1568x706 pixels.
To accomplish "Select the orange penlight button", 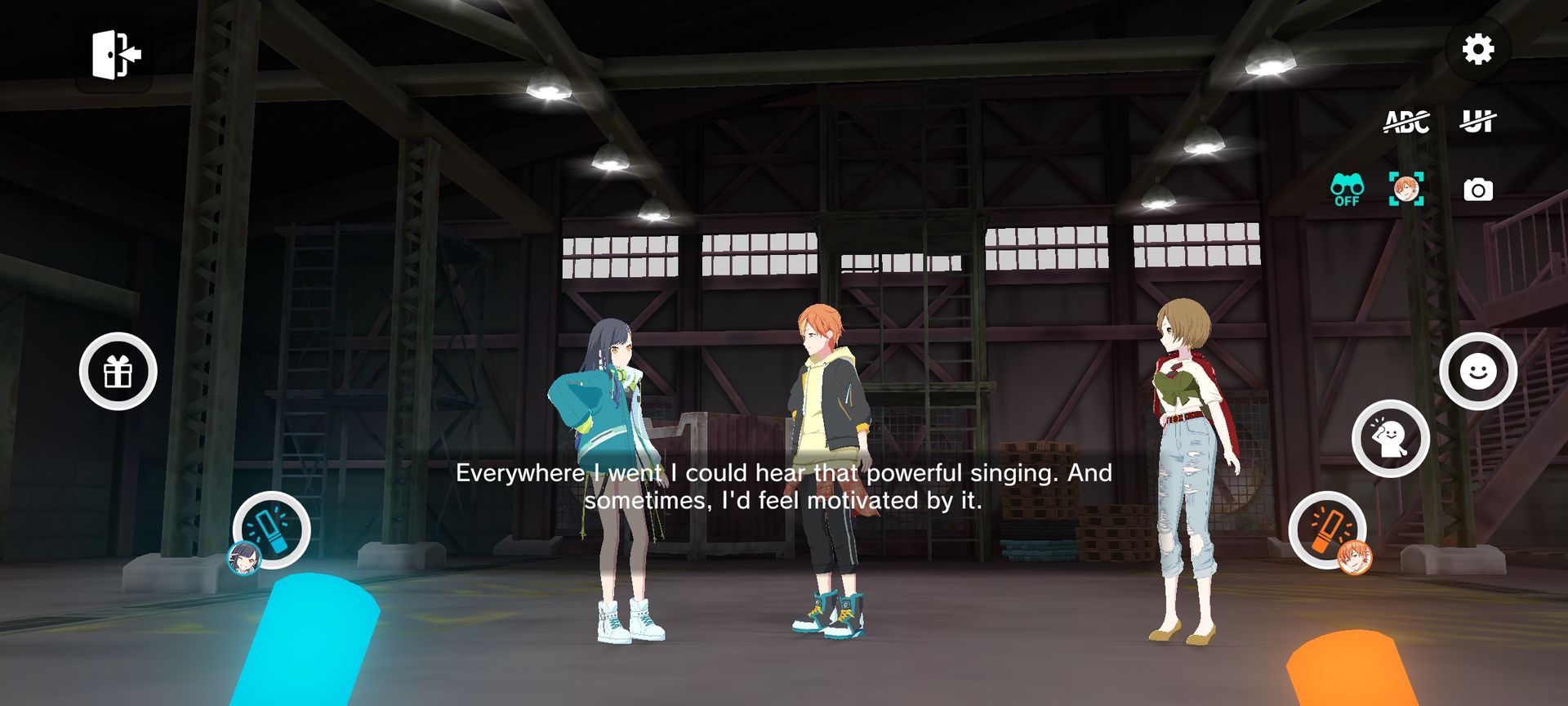I will click(x=1327, y=529).
